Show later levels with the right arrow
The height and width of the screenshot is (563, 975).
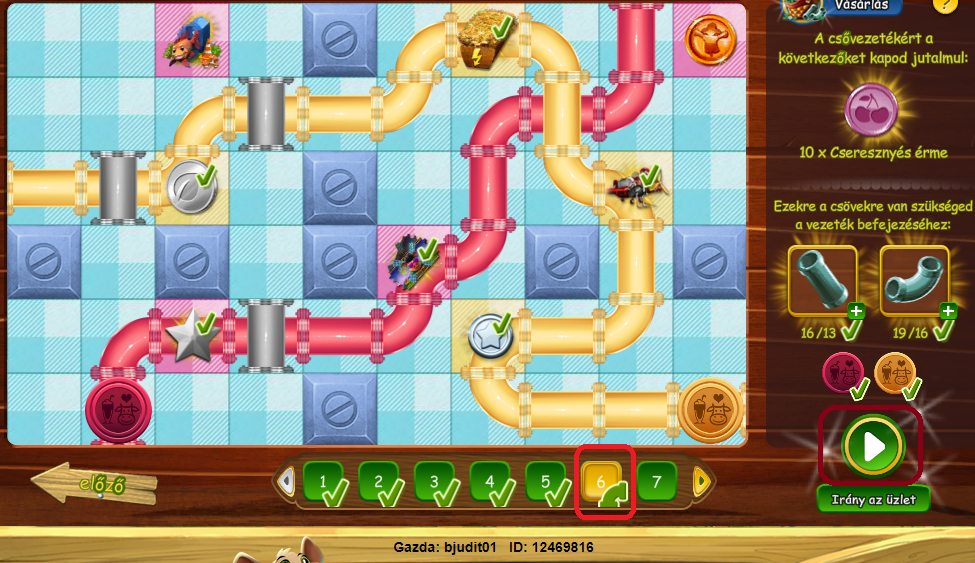[x=701, y=482]
